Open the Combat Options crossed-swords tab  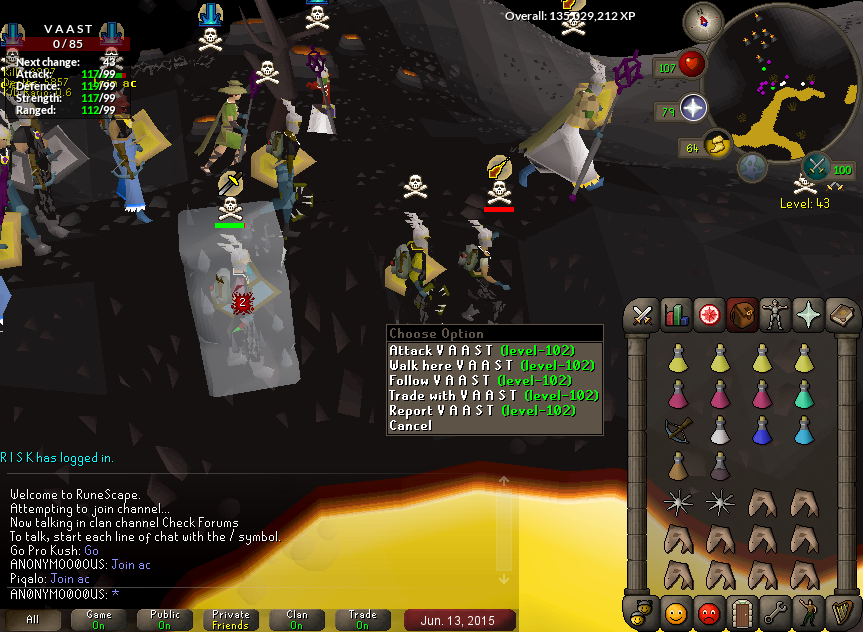tap(642, 316)
